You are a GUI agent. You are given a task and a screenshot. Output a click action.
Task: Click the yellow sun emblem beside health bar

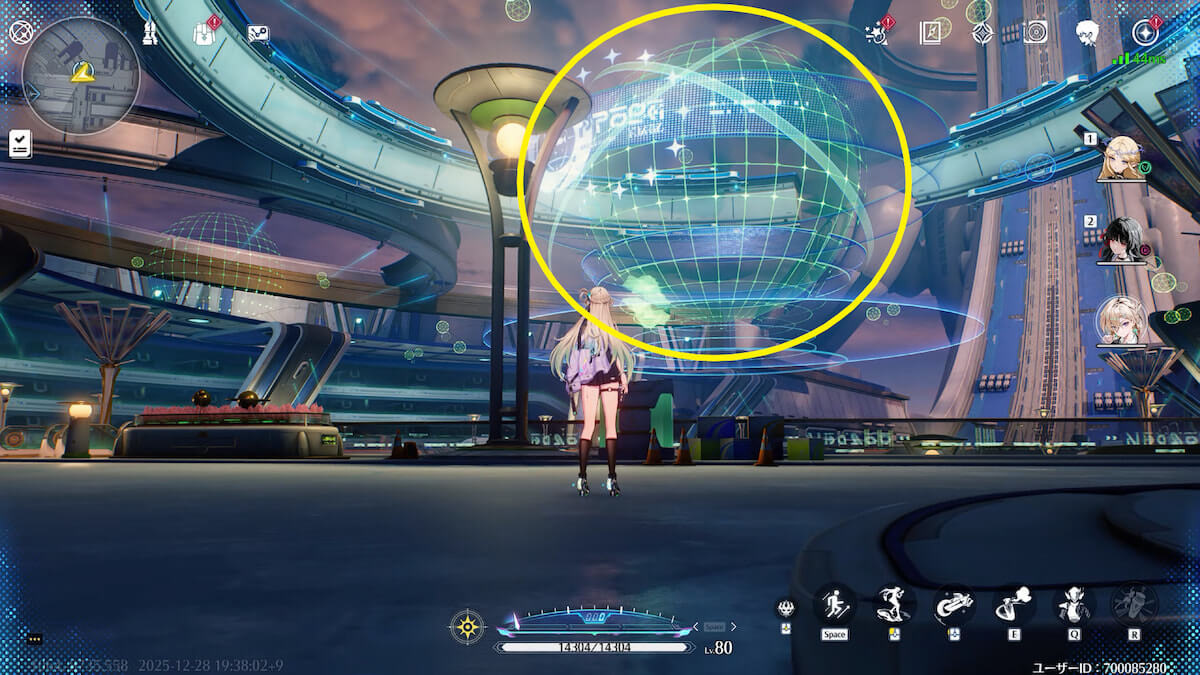[x=467, y=626]
